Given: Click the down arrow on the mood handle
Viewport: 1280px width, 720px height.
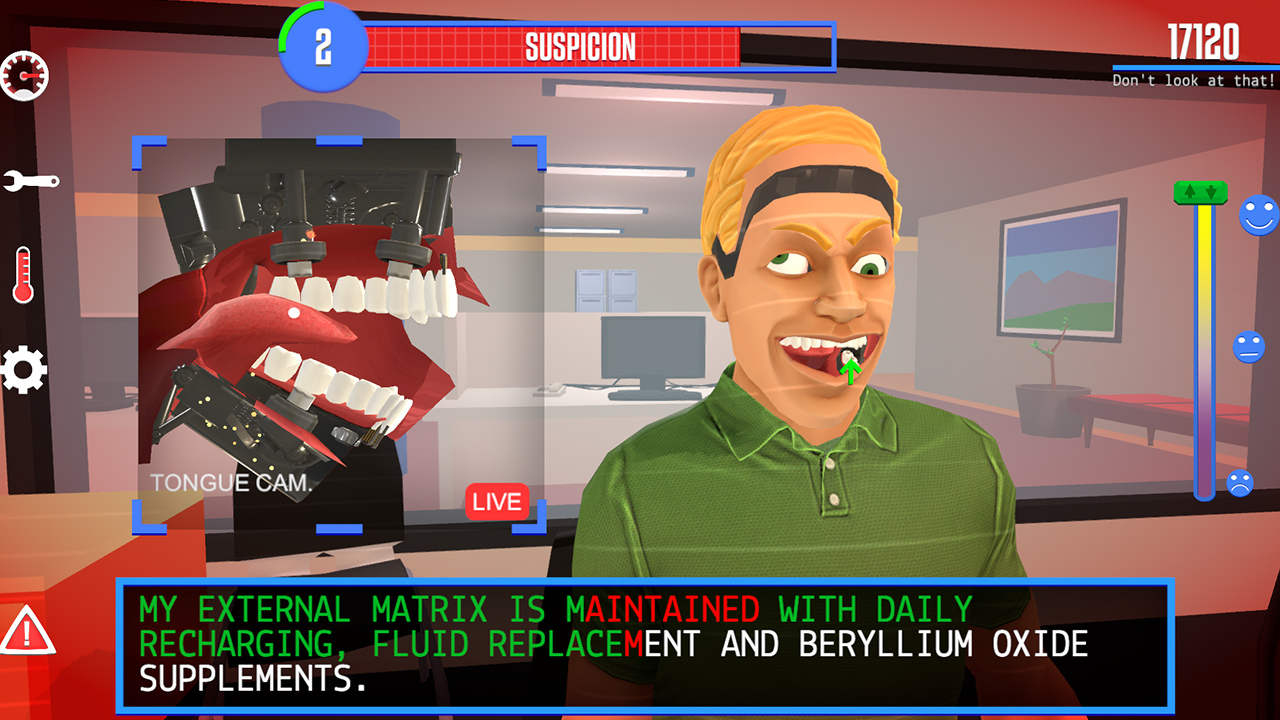Looking at the screenshot, I should 1211,190.
